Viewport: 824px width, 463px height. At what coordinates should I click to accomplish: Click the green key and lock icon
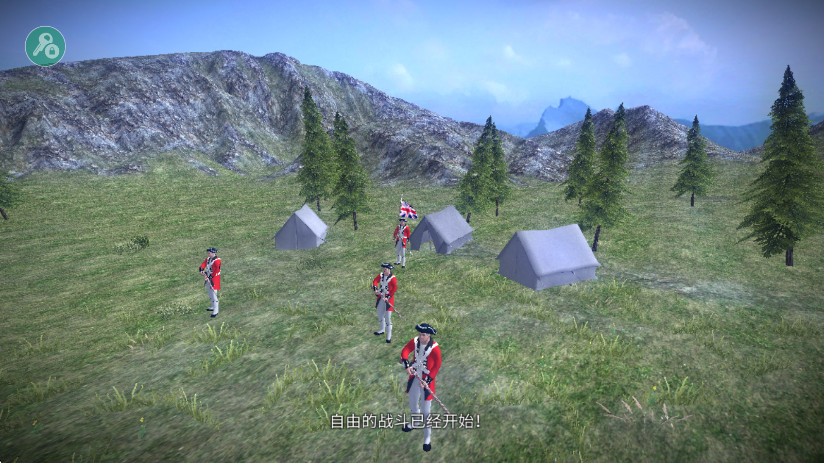[45, 46]
